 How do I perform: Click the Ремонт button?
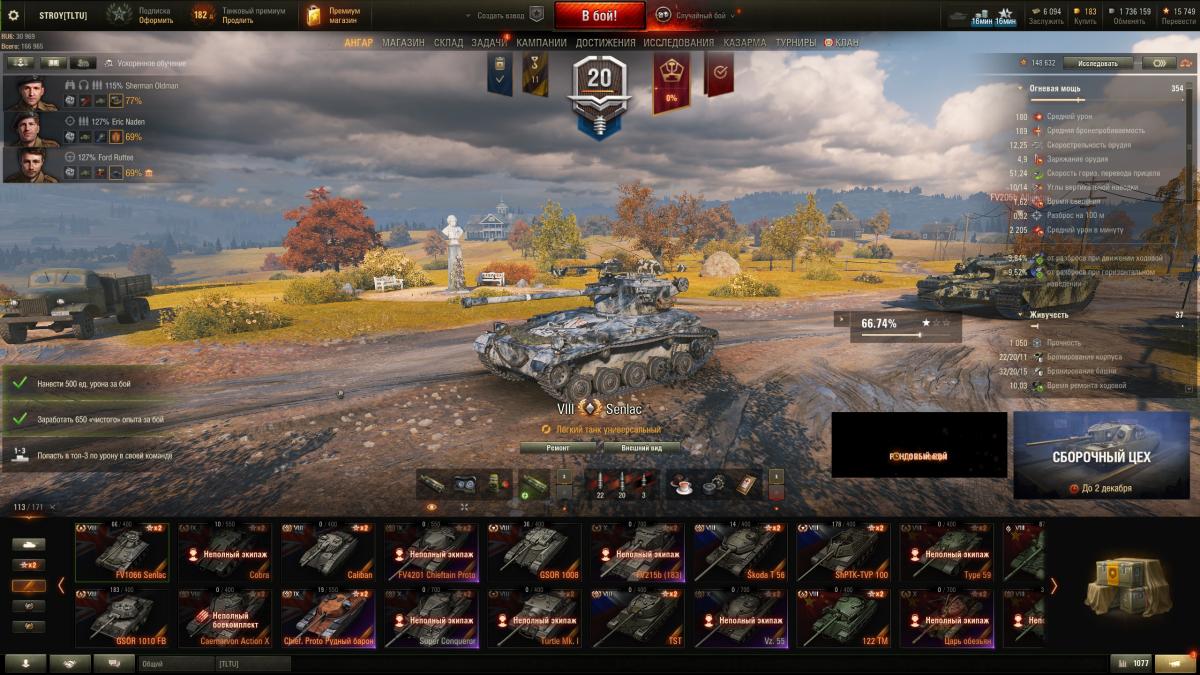pyautogui.click(x=558, y=448)
